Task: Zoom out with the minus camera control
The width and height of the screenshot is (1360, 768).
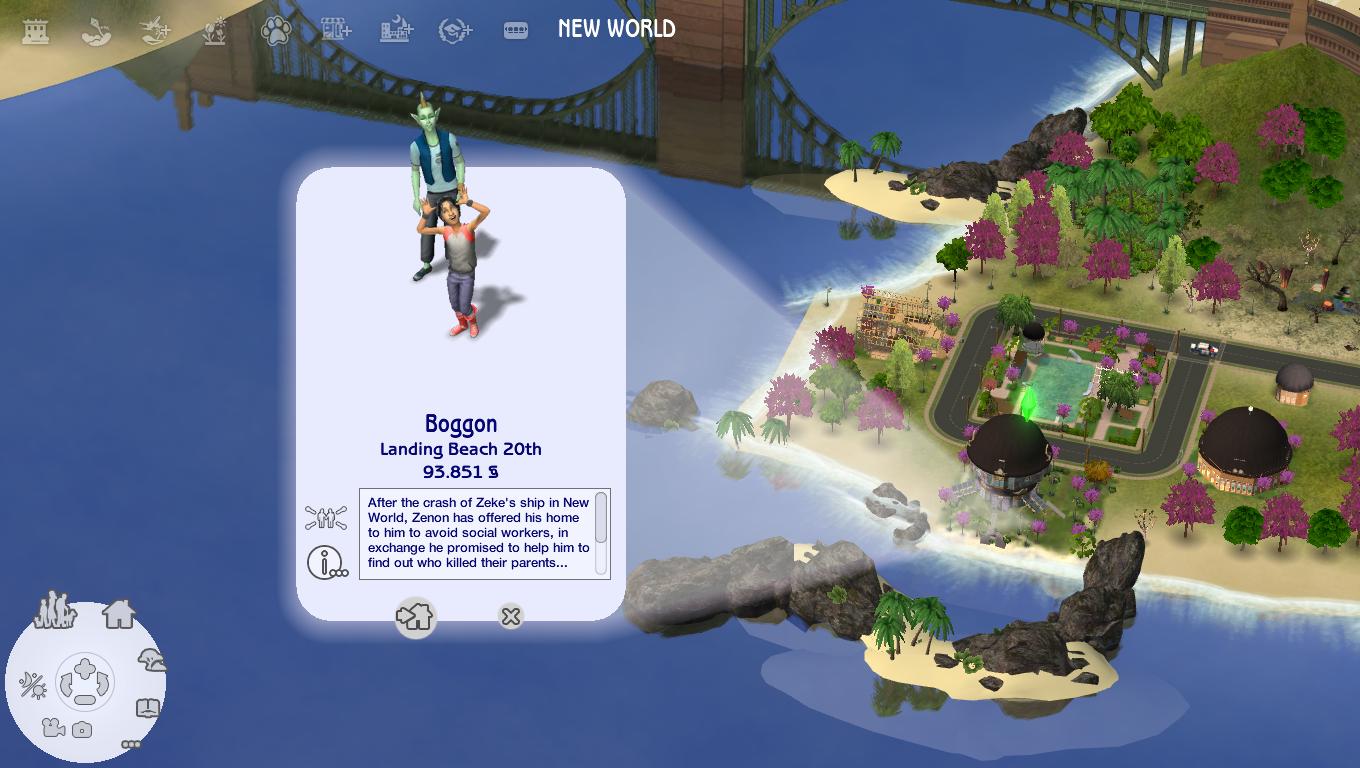Action: coord(85,700)
